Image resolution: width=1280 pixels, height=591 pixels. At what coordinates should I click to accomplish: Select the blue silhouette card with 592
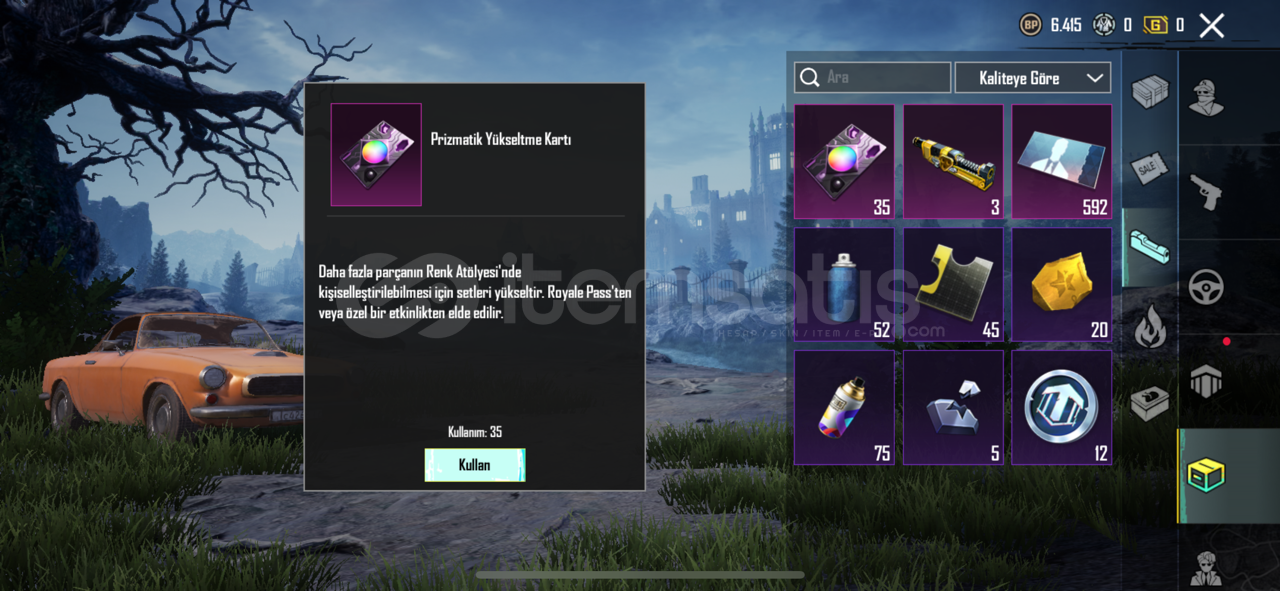coord(1061,162)
